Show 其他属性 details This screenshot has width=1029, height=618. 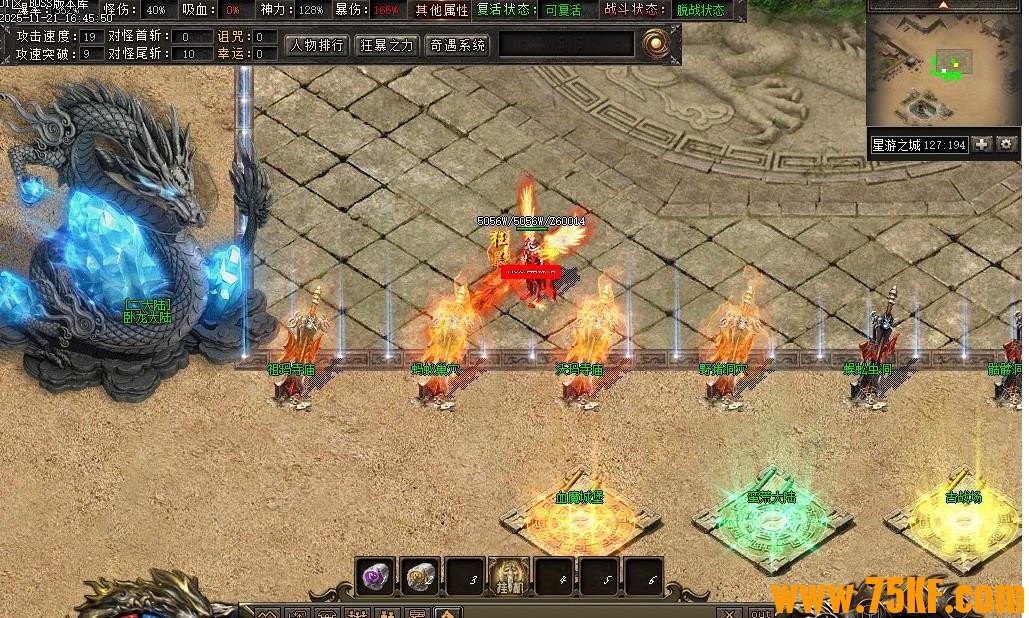[x=442, y=10]
